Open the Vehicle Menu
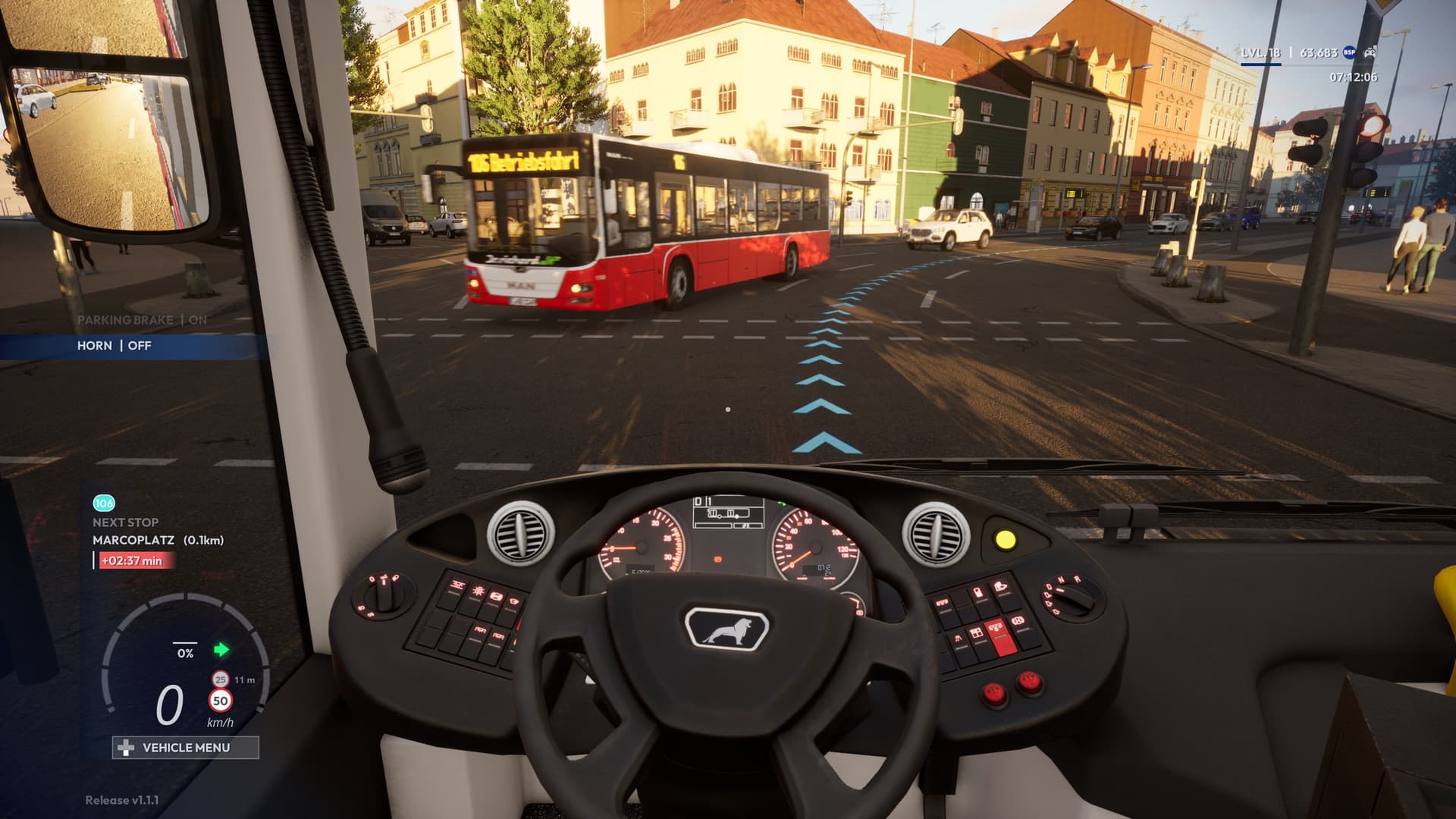 tap(186, 748)
